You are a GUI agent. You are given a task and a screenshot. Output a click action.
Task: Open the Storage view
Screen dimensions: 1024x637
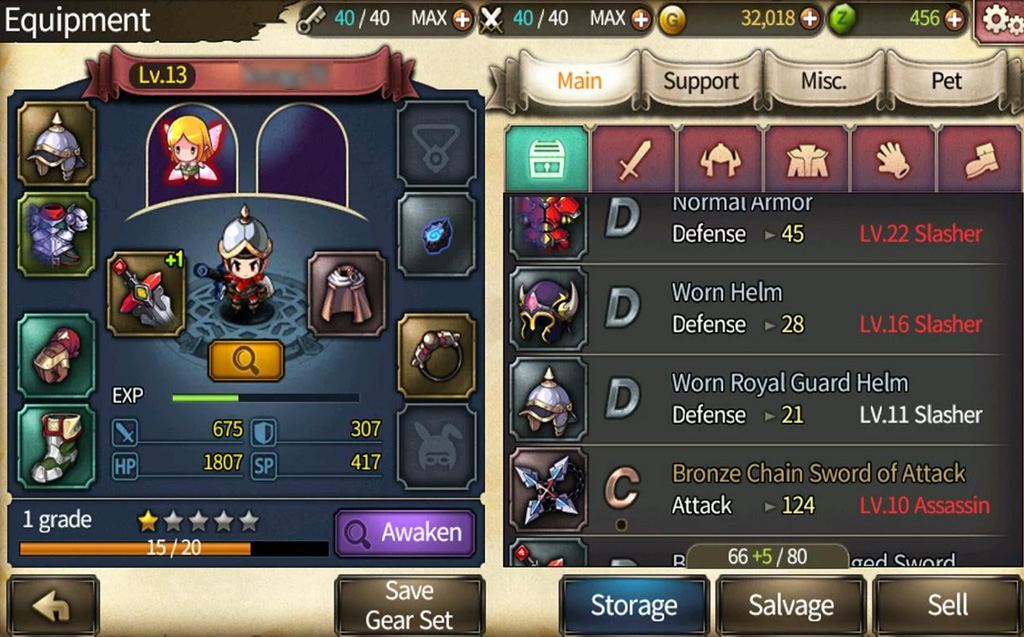tap(633, 605)
